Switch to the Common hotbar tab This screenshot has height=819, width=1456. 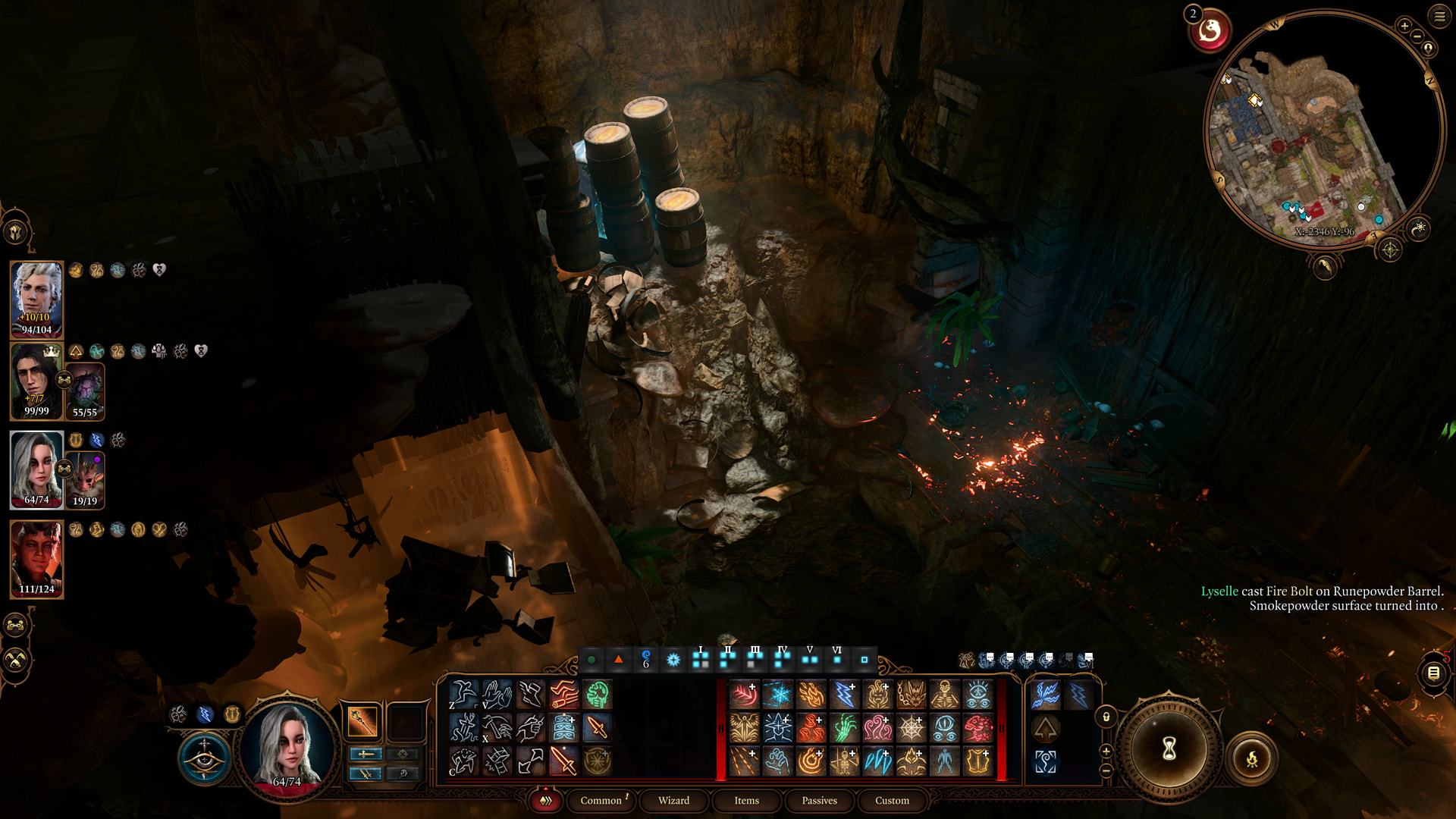point(601,800)
